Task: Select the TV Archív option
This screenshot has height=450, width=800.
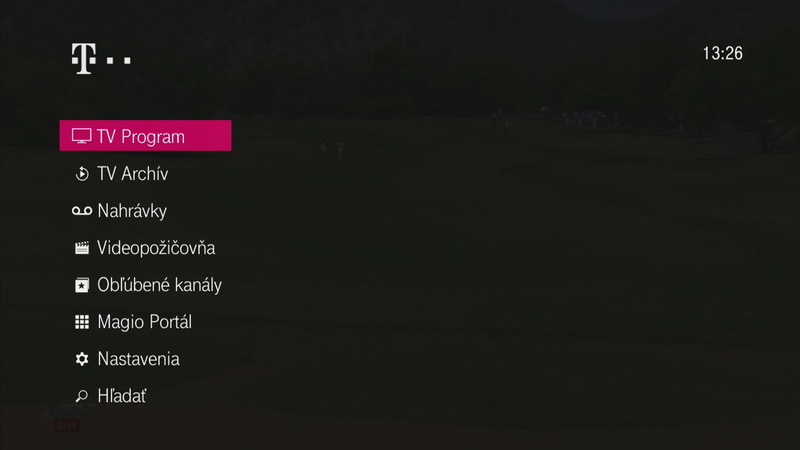Action: click(x=132, y=174)
